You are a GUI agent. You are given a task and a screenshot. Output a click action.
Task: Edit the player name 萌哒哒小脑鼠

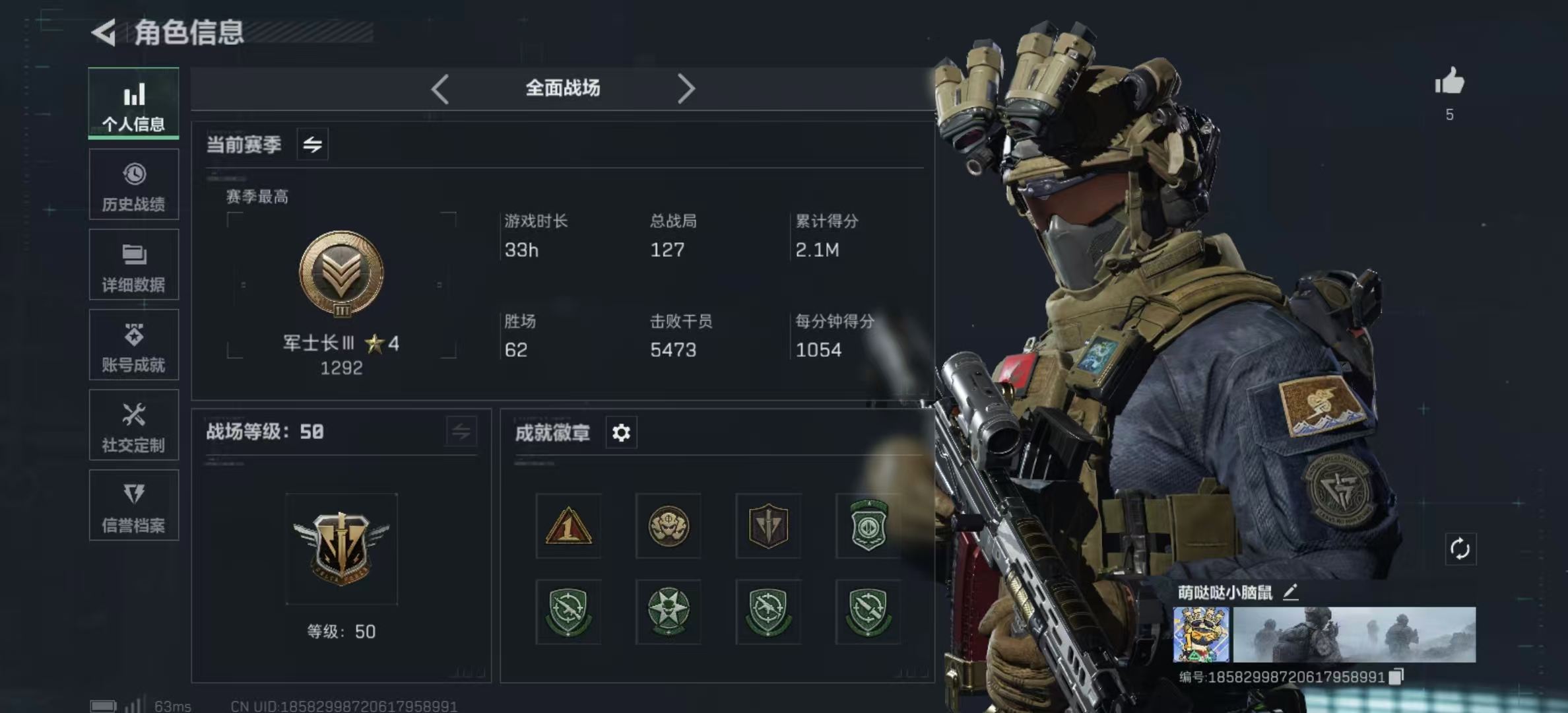coord(1290,592)
